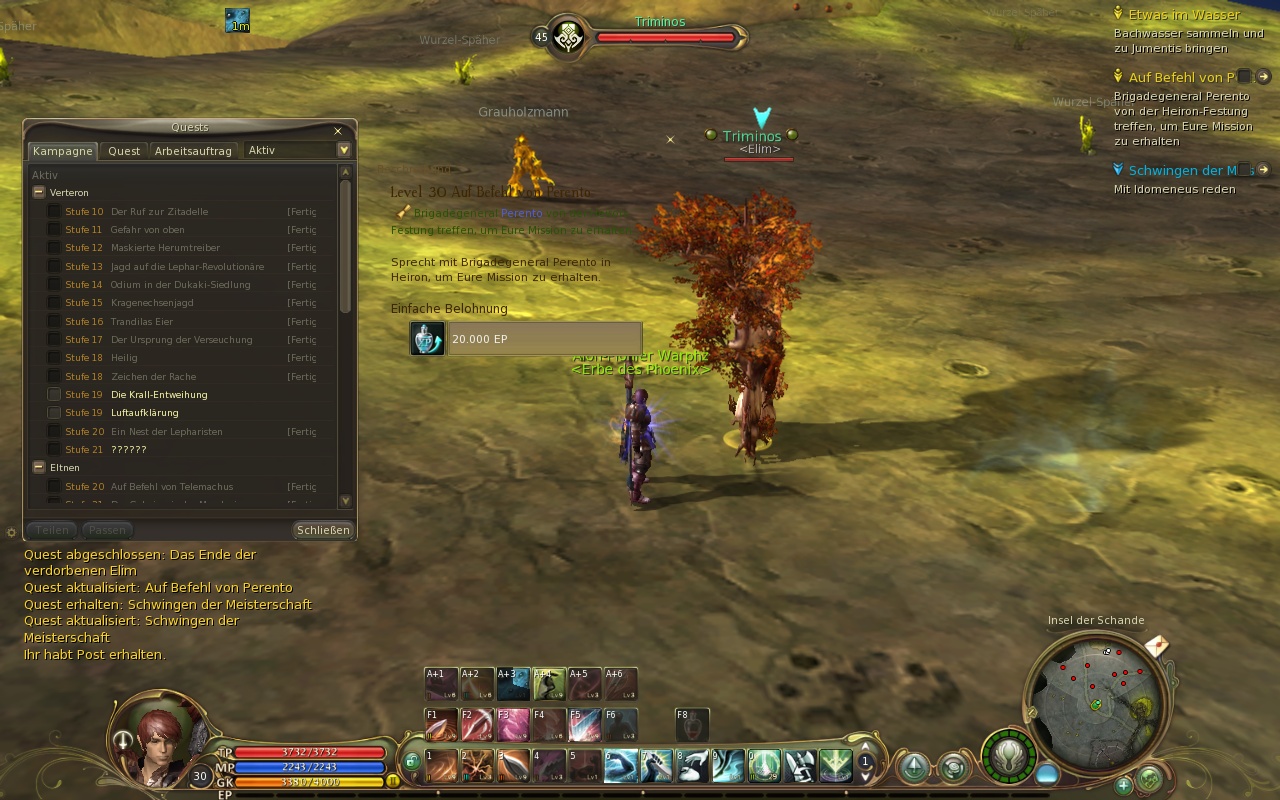Click the Schließen button

(323, 530)
